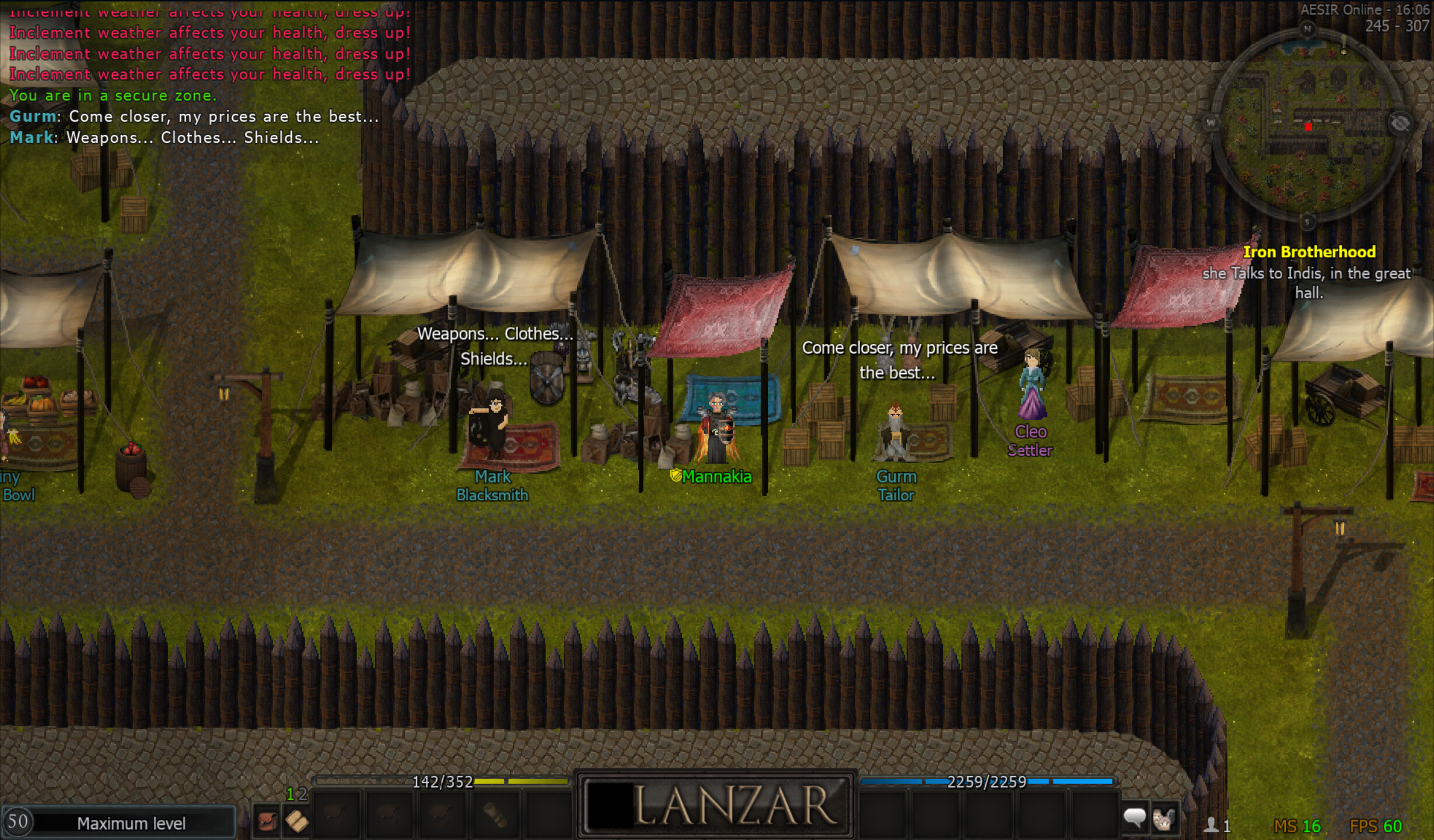Talk to Gurm the Tailor
This screenshot has height=840, width=1434.
894,432
